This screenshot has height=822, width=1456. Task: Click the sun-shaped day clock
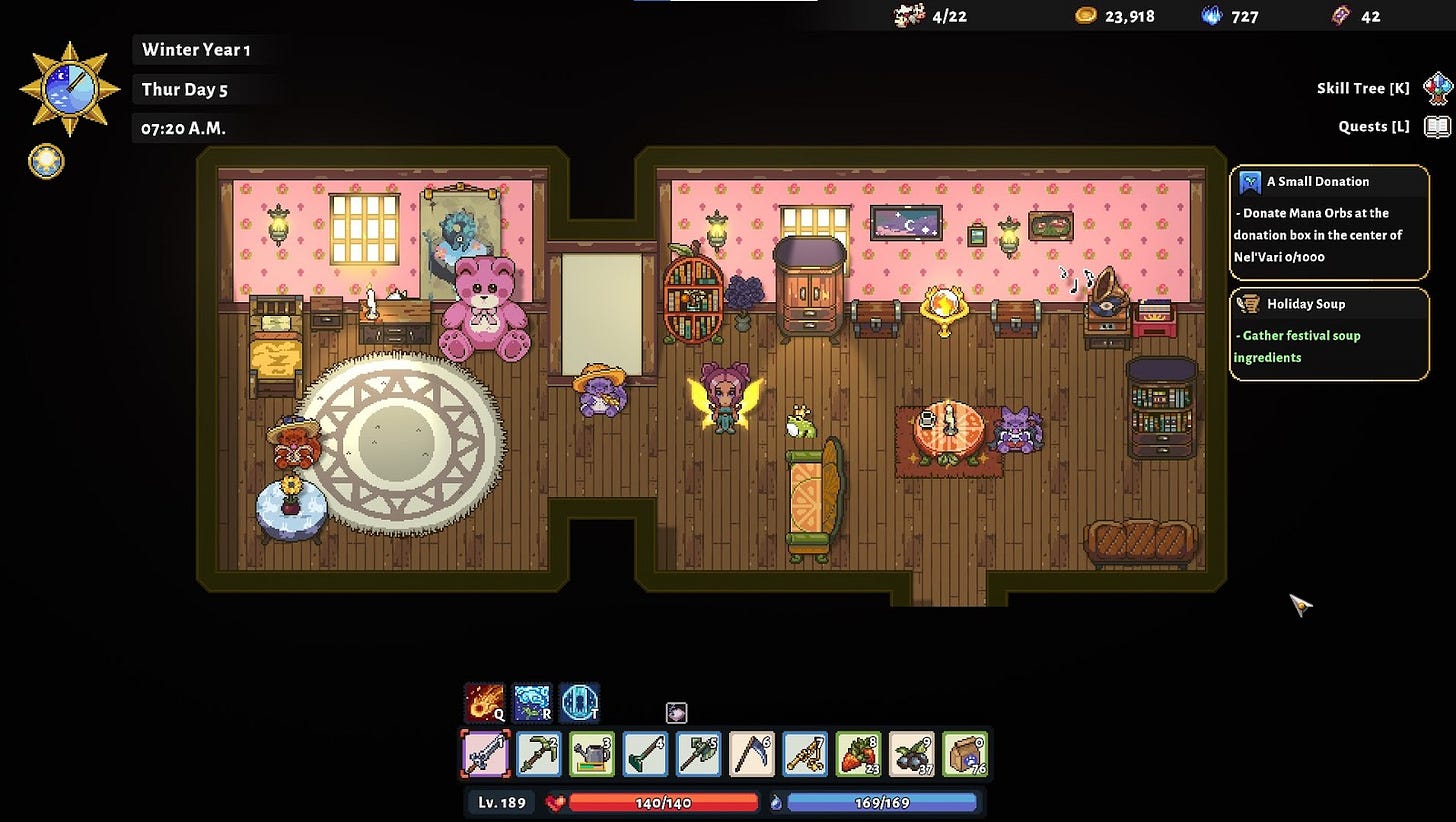pos(70,89)
